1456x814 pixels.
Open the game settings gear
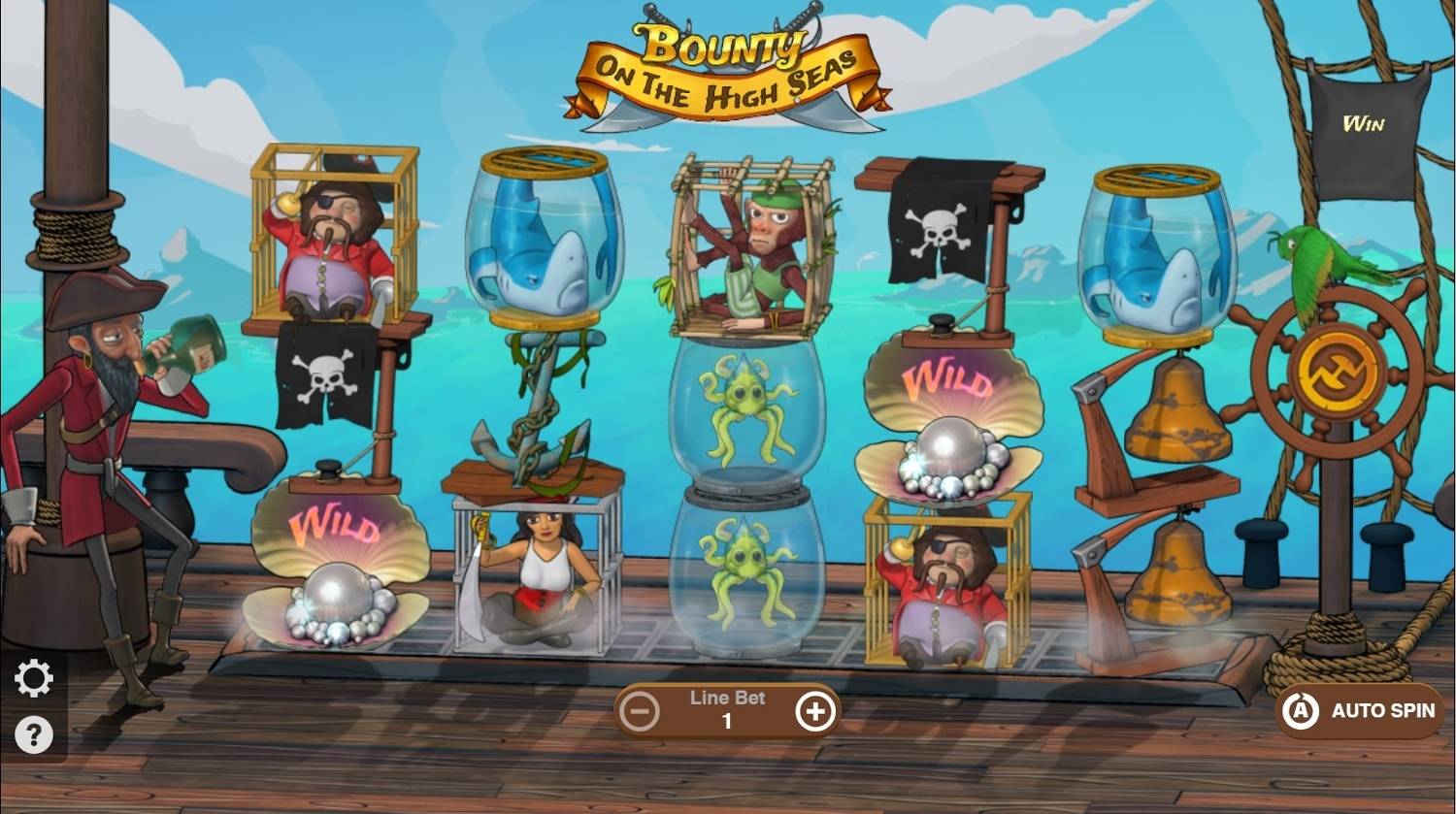pos(35,677)
